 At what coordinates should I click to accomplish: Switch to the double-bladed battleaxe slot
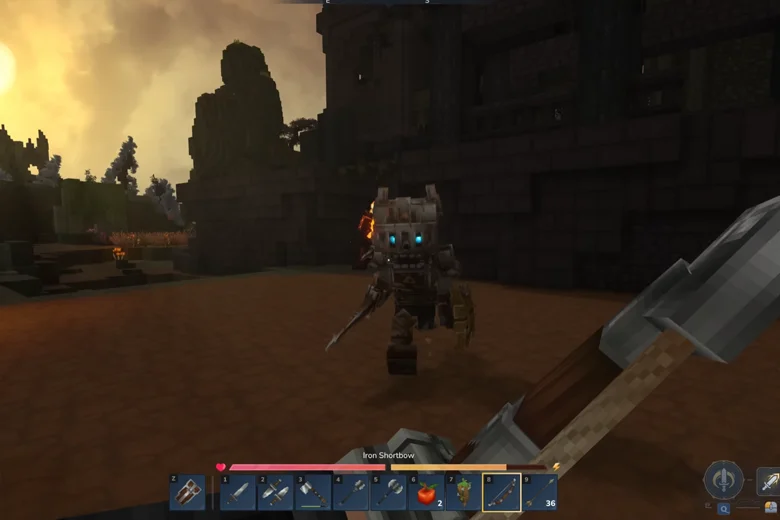pos(388,493)
